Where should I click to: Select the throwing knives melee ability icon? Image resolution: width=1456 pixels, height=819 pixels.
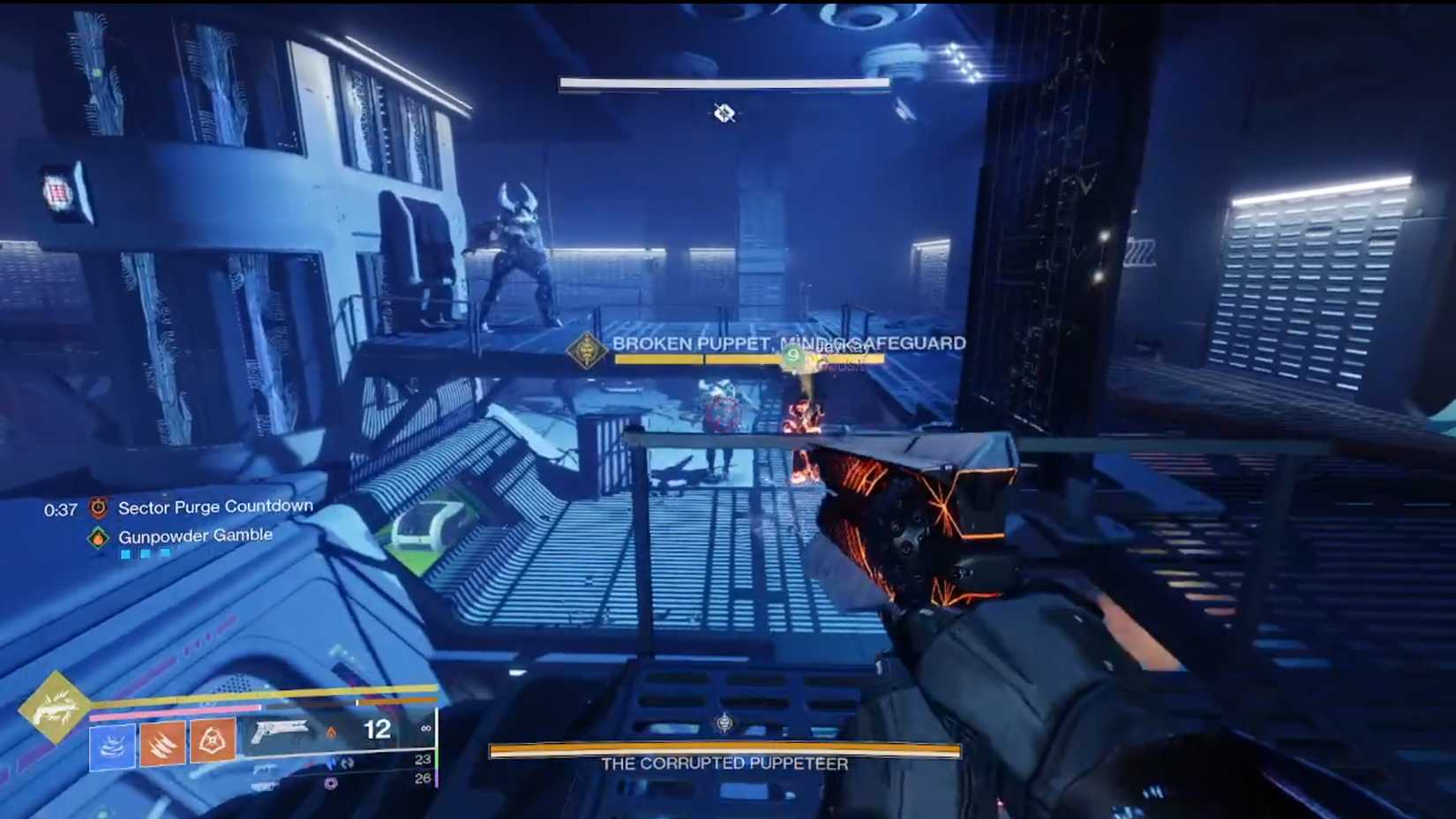coord(161,742)
